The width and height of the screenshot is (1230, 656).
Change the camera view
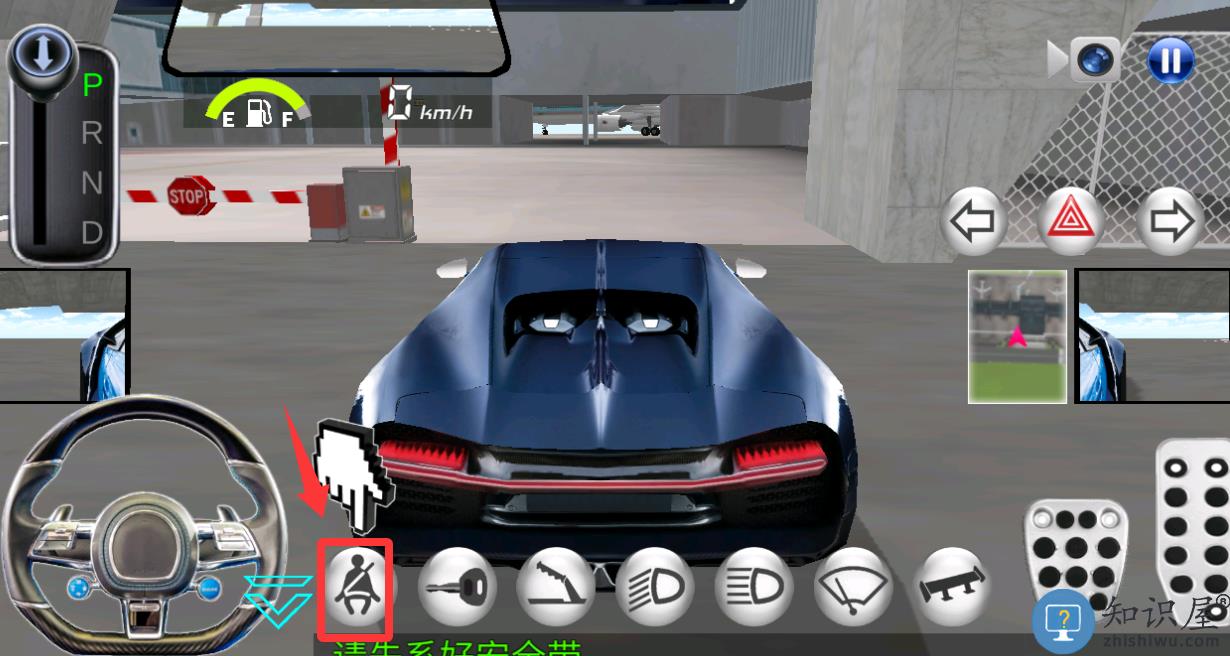coord(1094,61)
